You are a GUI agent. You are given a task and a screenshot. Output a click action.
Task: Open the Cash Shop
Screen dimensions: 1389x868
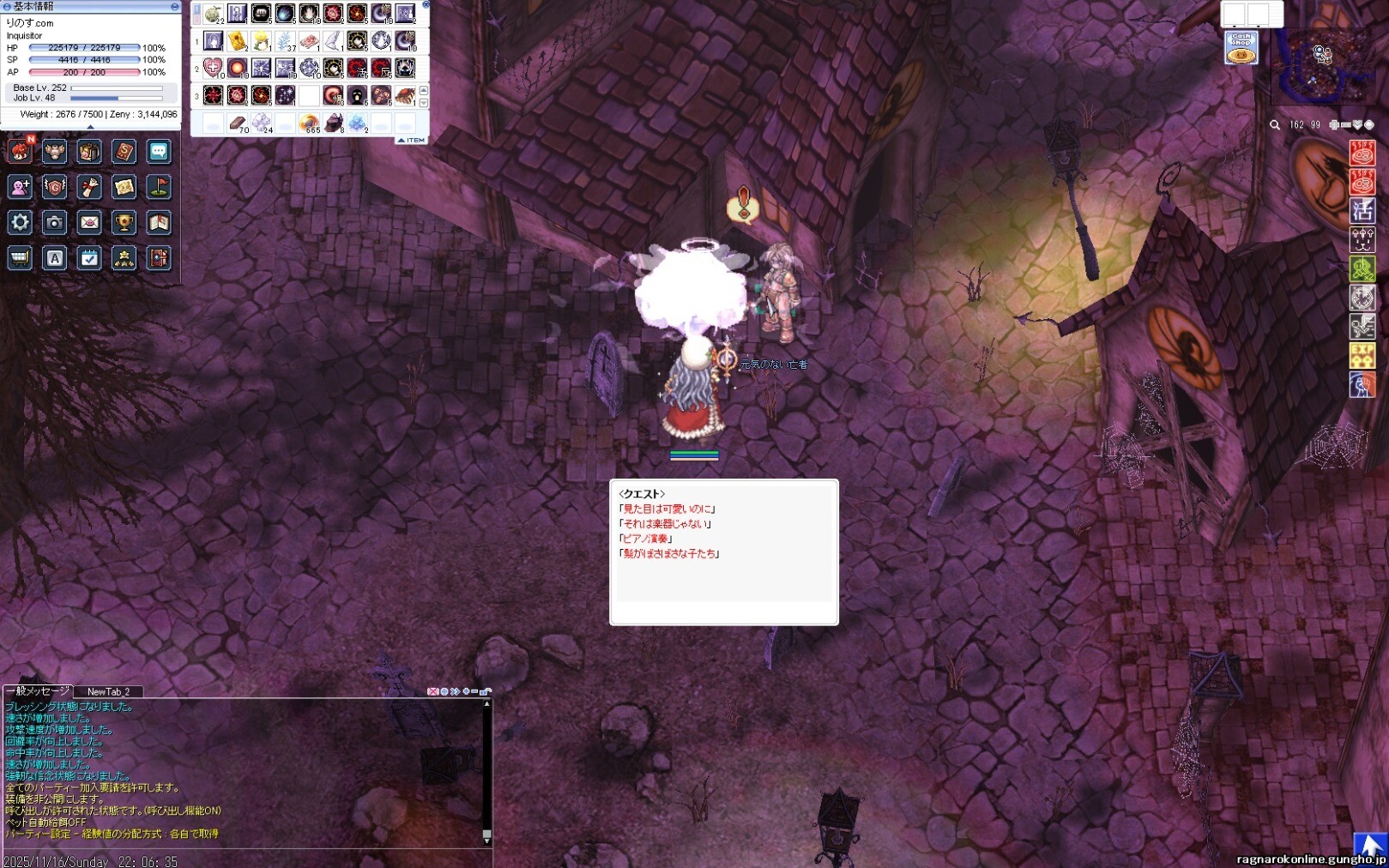click(x=1241, y=48)
